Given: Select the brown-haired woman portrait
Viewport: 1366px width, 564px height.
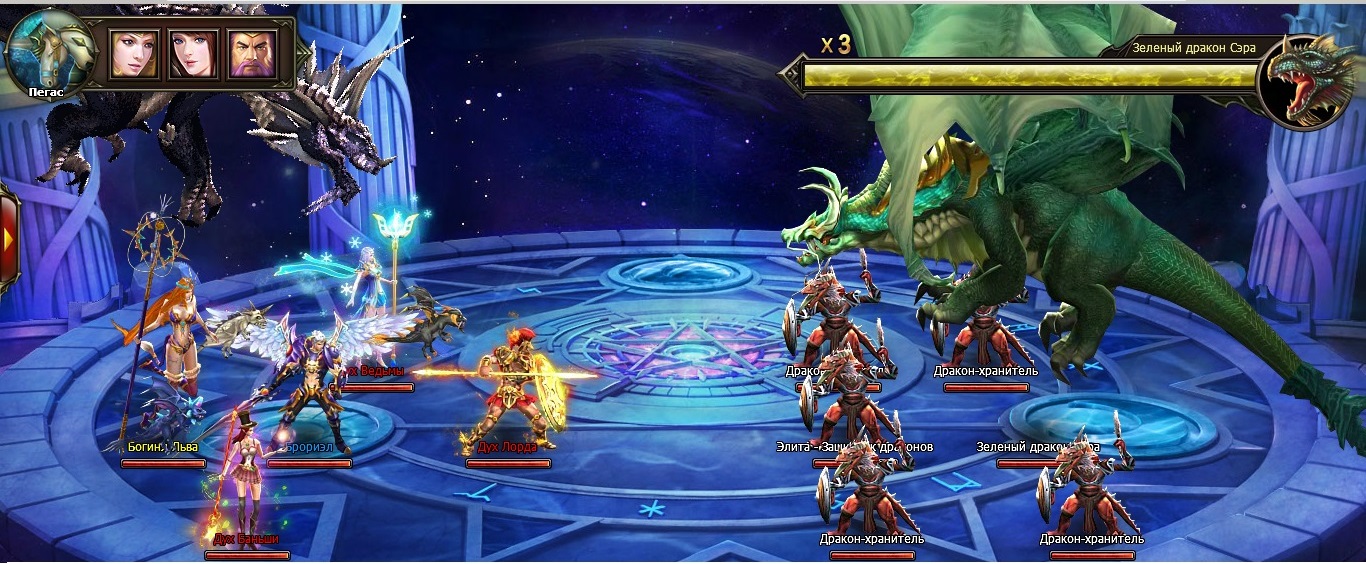Looking at the screenshot, I should [193, 53].
